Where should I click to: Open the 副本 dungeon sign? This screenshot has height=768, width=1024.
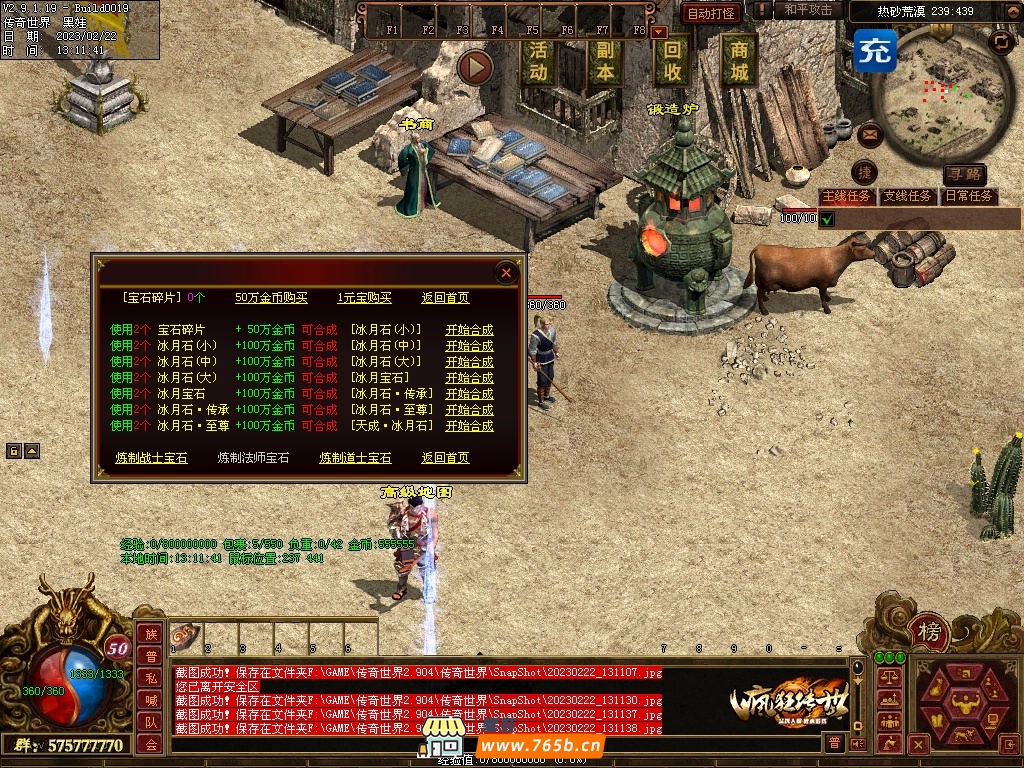pos(604,60)
